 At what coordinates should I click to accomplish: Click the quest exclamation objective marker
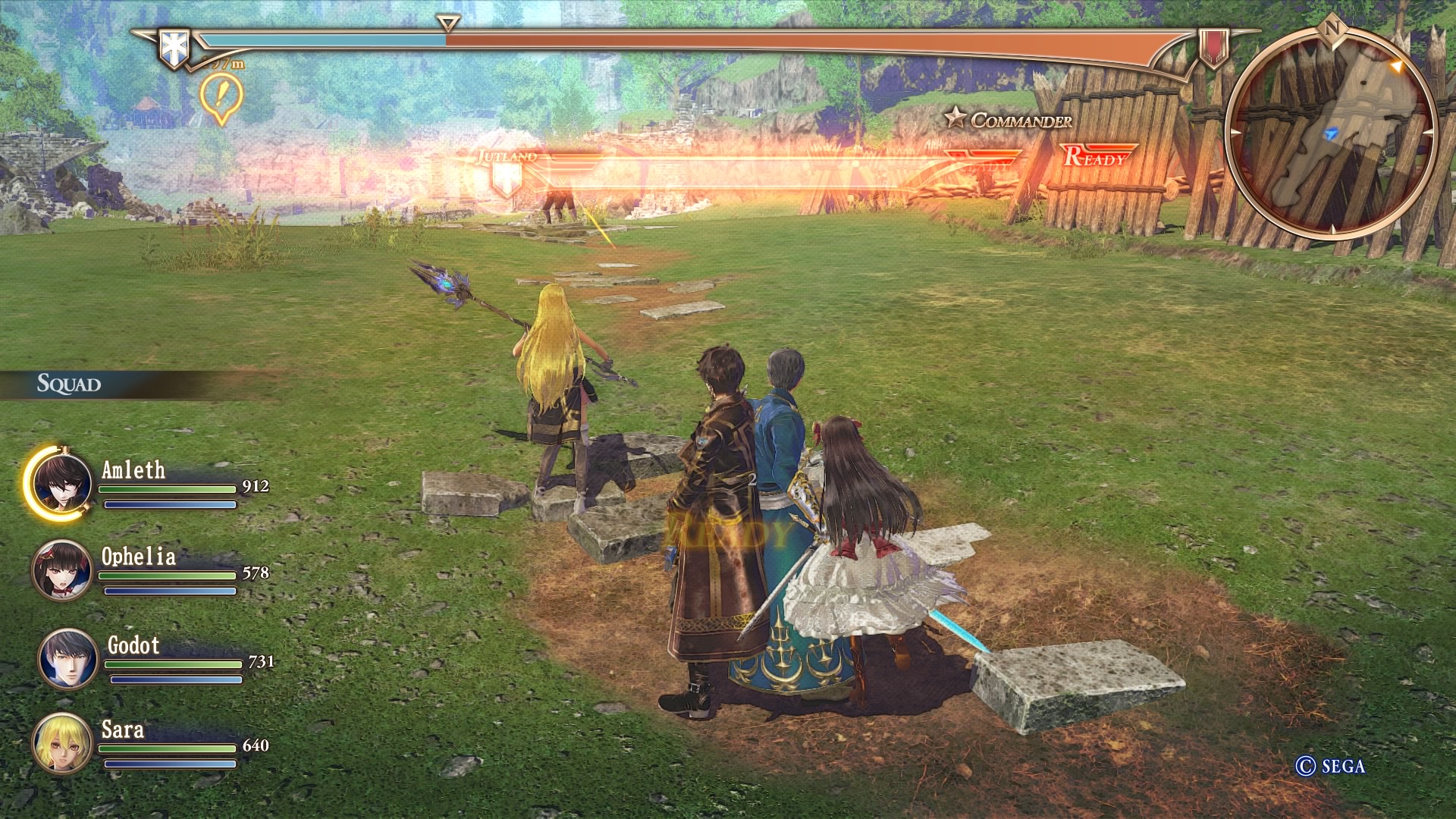coord(221,99)
